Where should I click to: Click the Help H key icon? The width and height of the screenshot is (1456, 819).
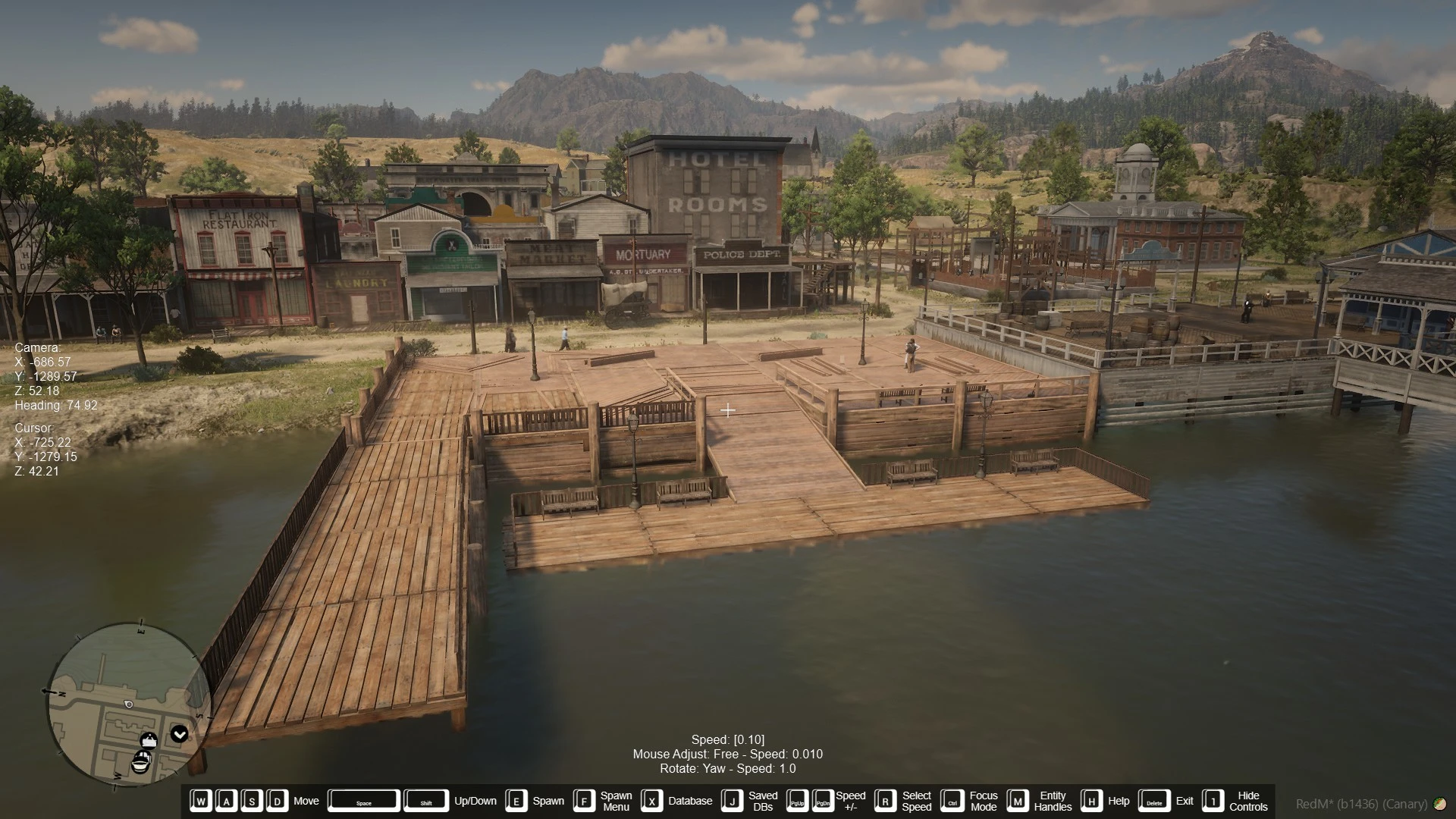coord(1090,801)
